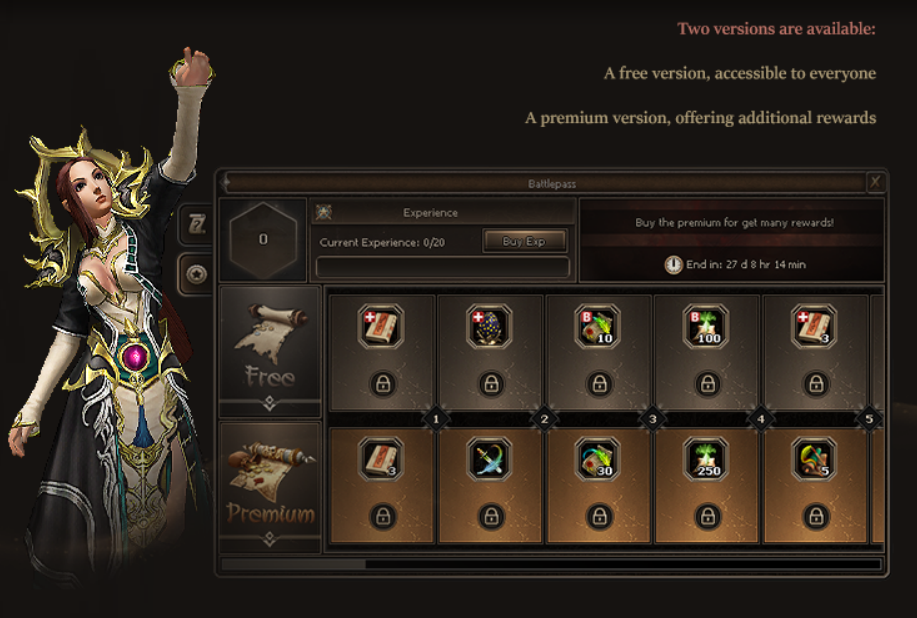Image resolution: width=917 pixels, height=618 pixels.
Task: Select the free green plant reward x100
Action: pyautogui.click(x=707, y=326)
